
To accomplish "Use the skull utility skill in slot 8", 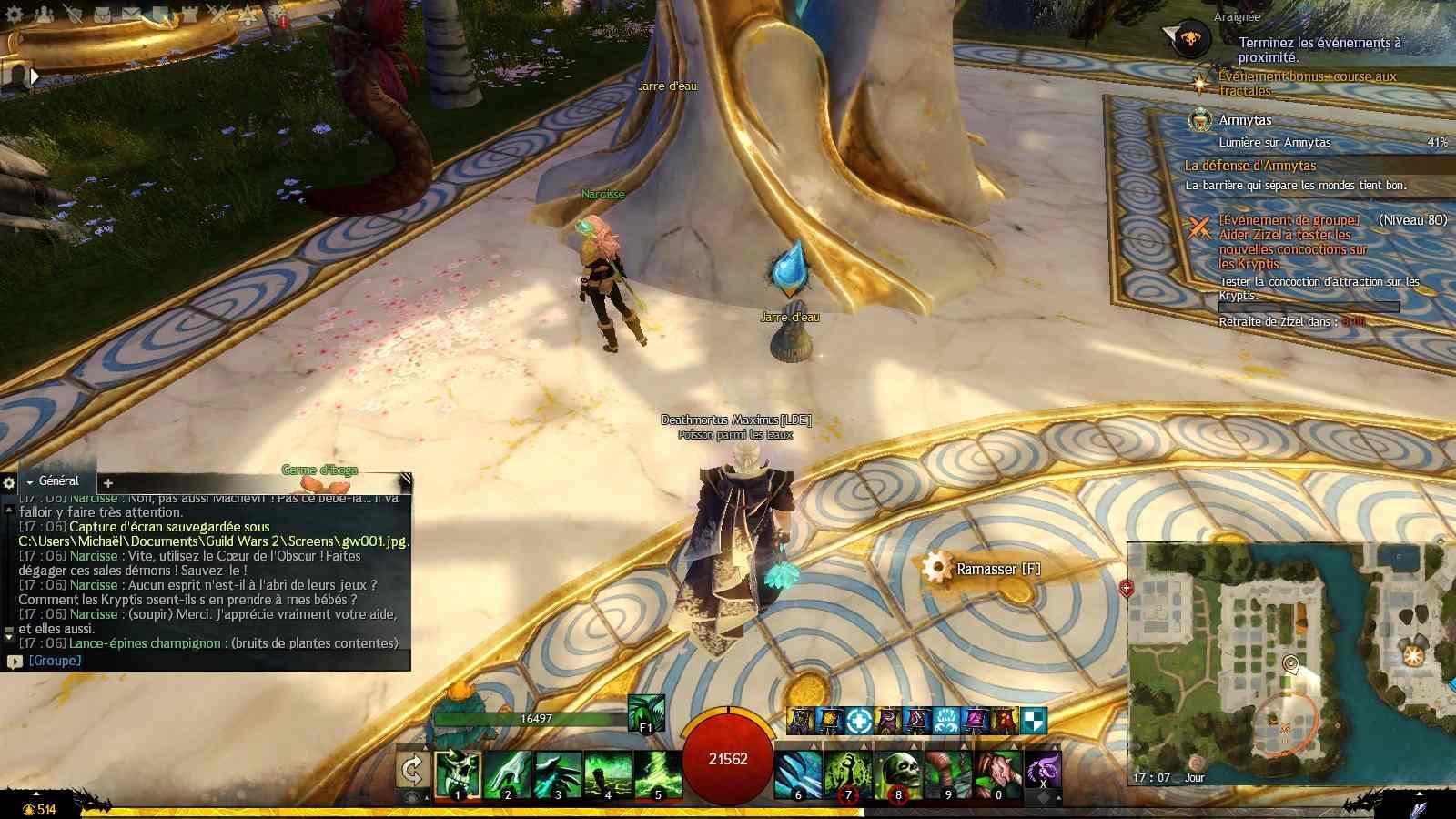I will [x=897, y=773].
